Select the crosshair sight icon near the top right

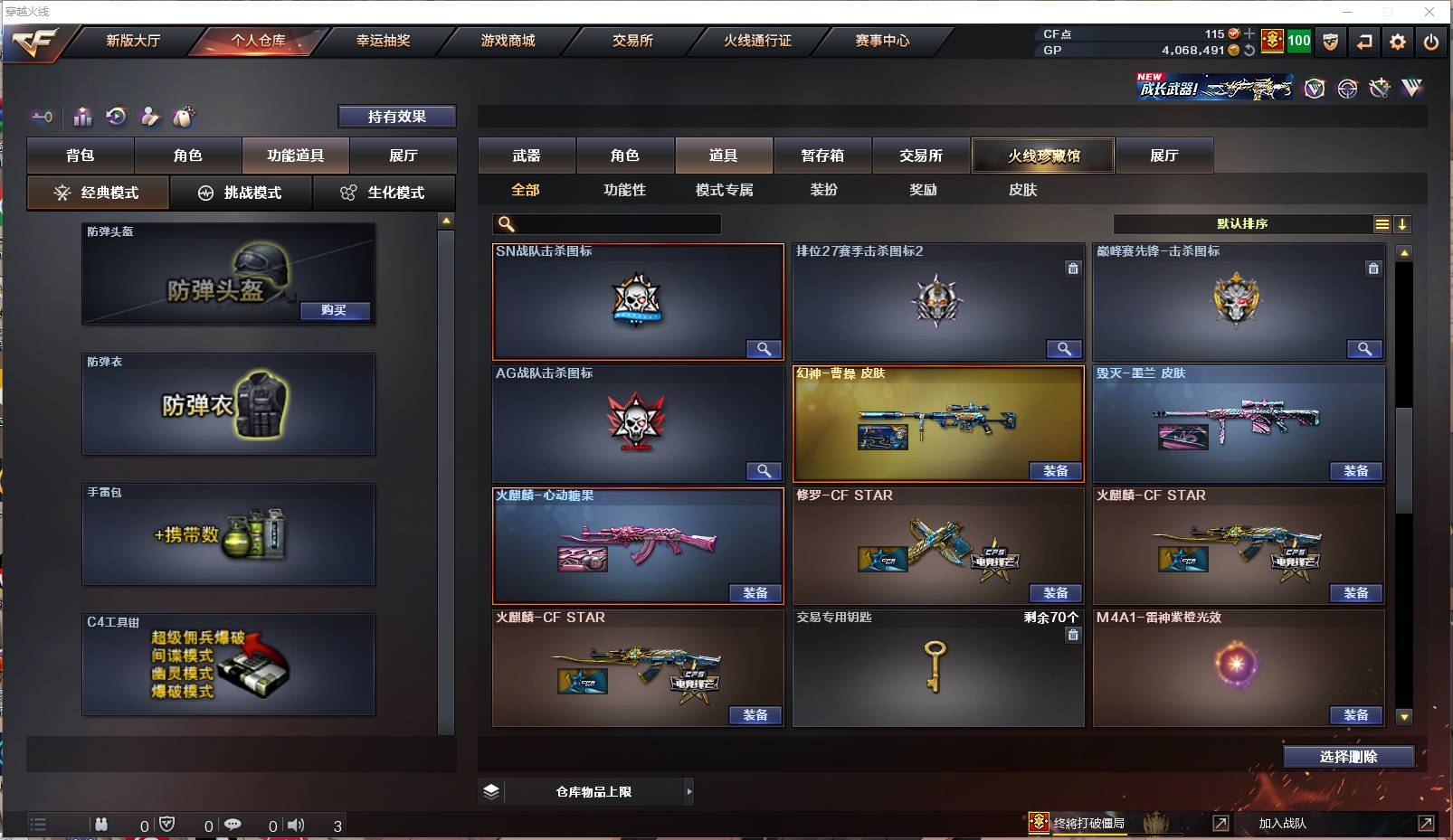pos(1347,88)
